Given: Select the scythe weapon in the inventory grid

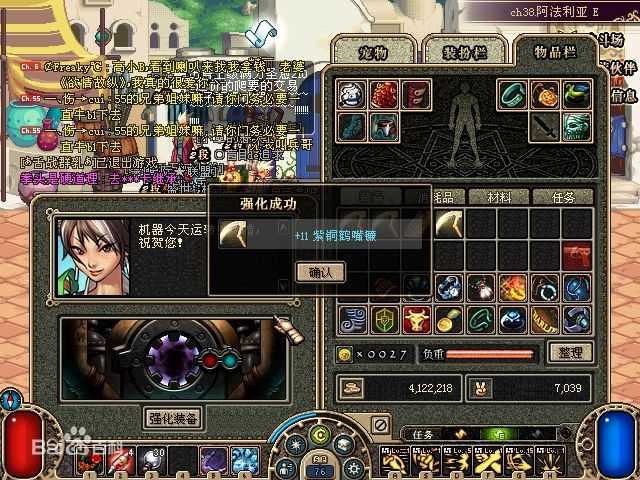Looking at the screenshot, I should point(450,224).
